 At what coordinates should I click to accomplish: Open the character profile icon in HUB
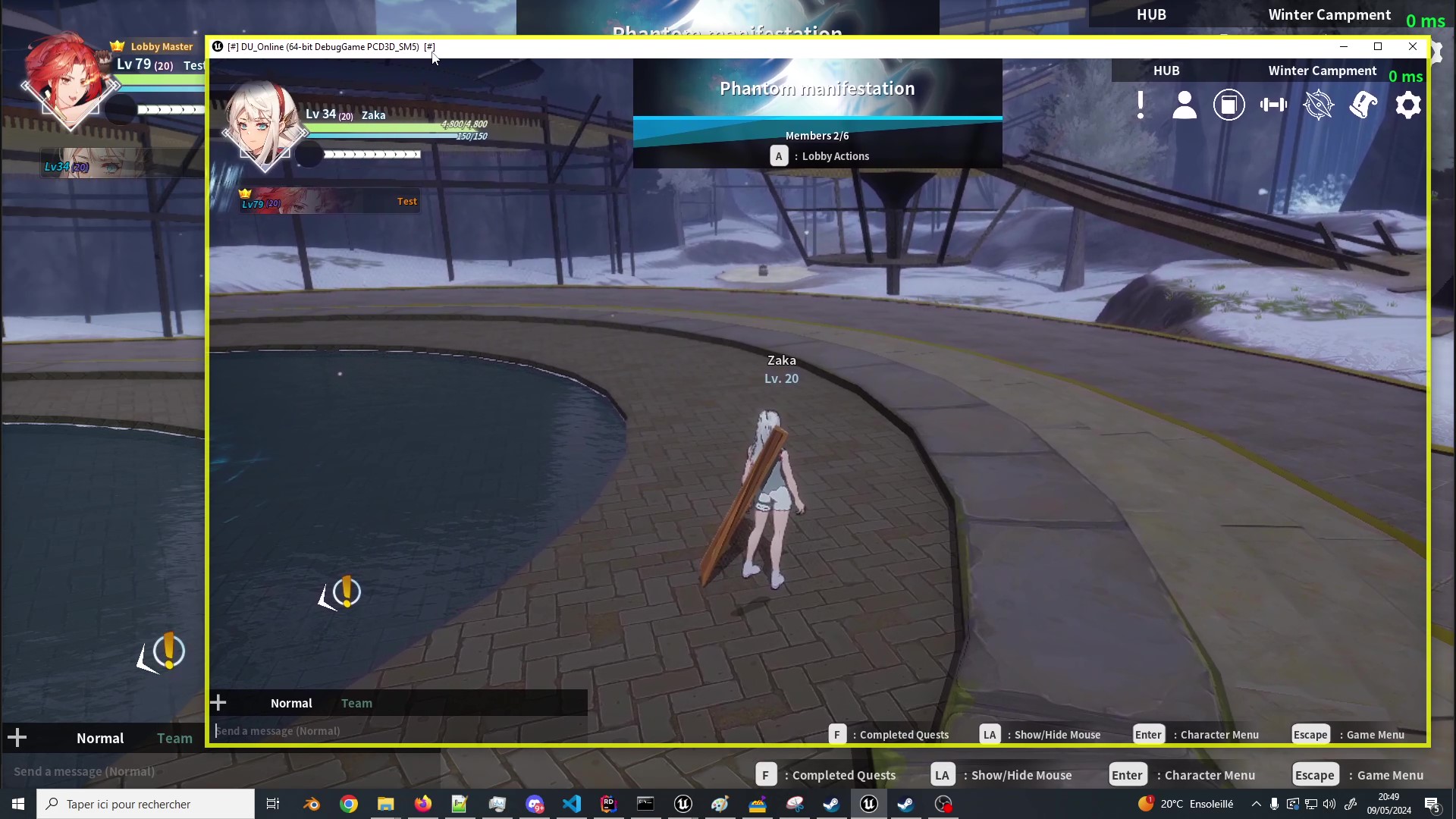point(1184,105)
